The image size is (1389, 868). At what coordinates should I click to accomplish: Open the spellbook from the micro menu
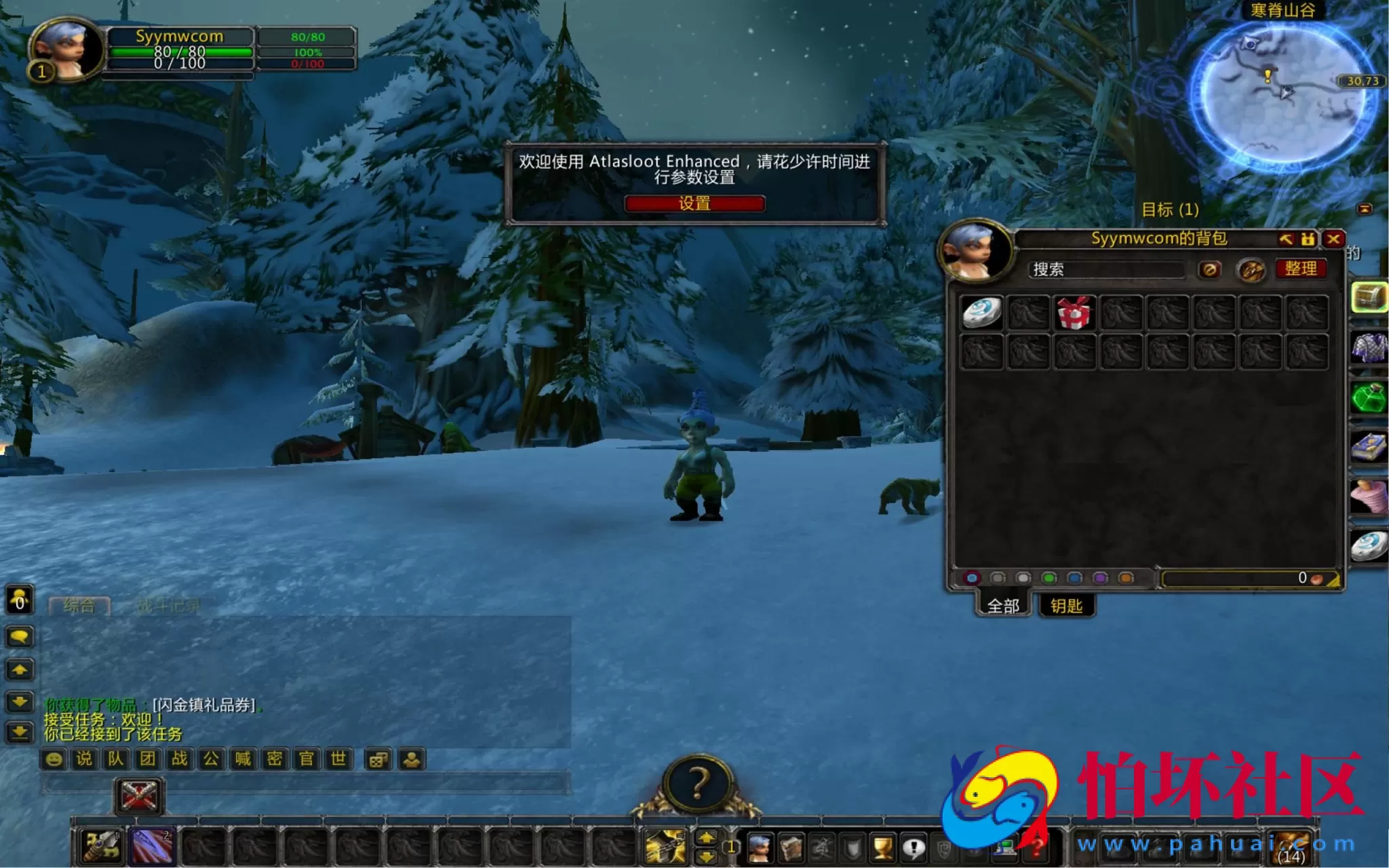pyautogui.click(x=791, y=848)
